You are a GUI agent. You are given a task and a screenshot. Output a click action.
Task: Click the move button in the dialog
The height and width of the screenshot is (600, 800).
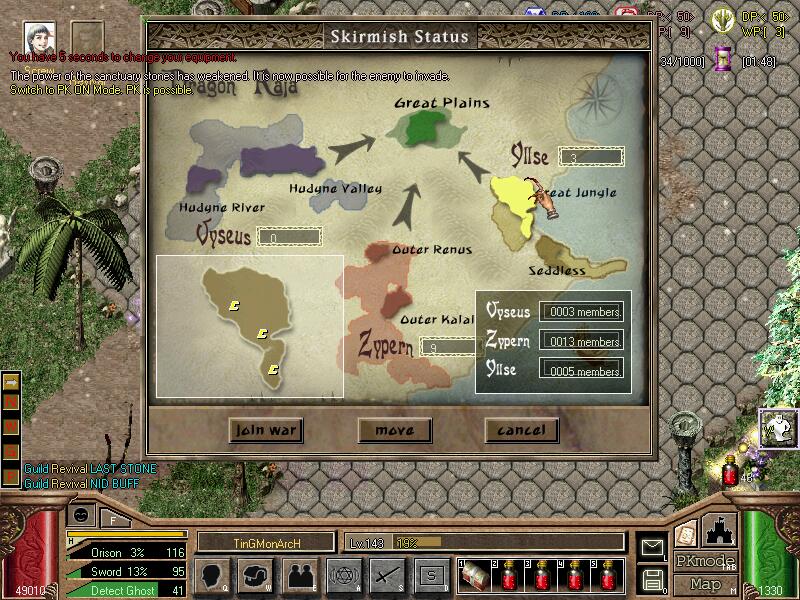coord(394,430)
